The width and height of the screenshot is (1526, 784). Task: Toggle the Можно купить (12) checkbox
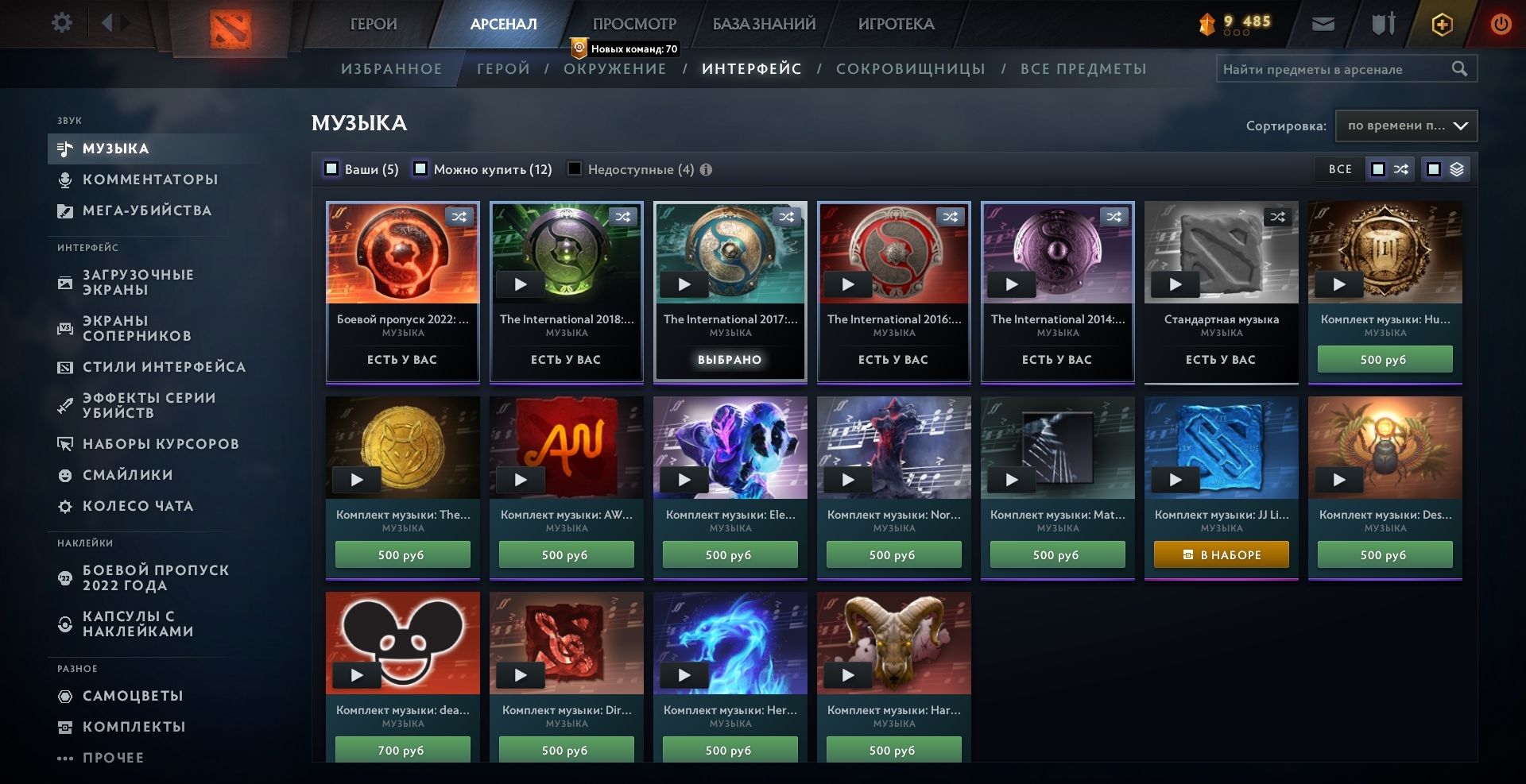(x=421, y=168)
